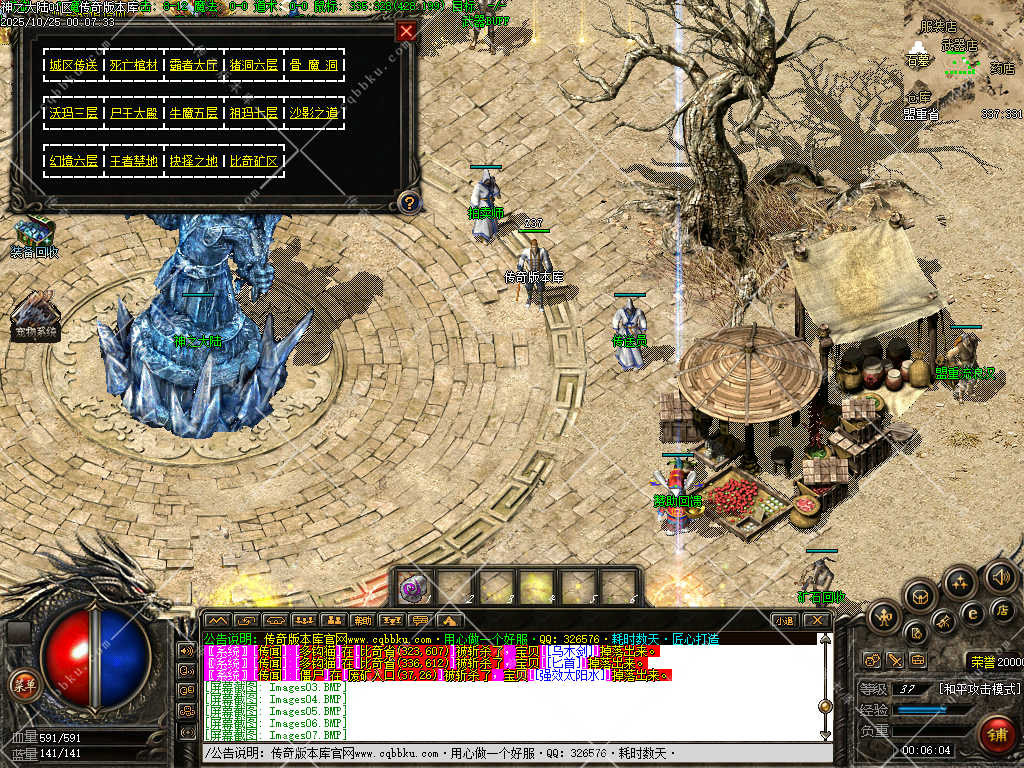This screenshot has height=768, width=1024.
Task: Open the teleport window's question-mark help
Action: tap(408, 203)
